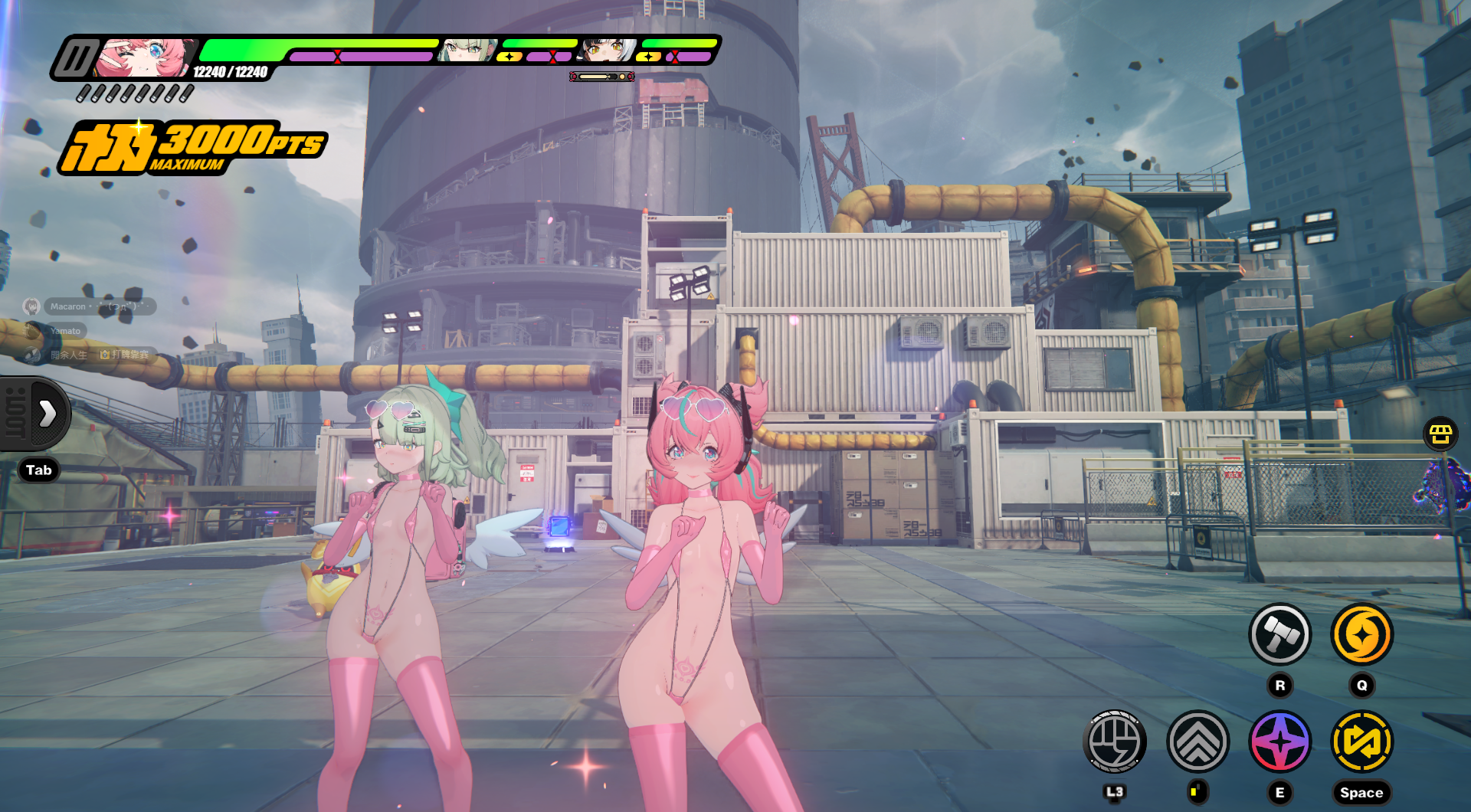Open the yellow shop icon
This screenshot has height=812, width=1471.
(x=1440, y=434)
